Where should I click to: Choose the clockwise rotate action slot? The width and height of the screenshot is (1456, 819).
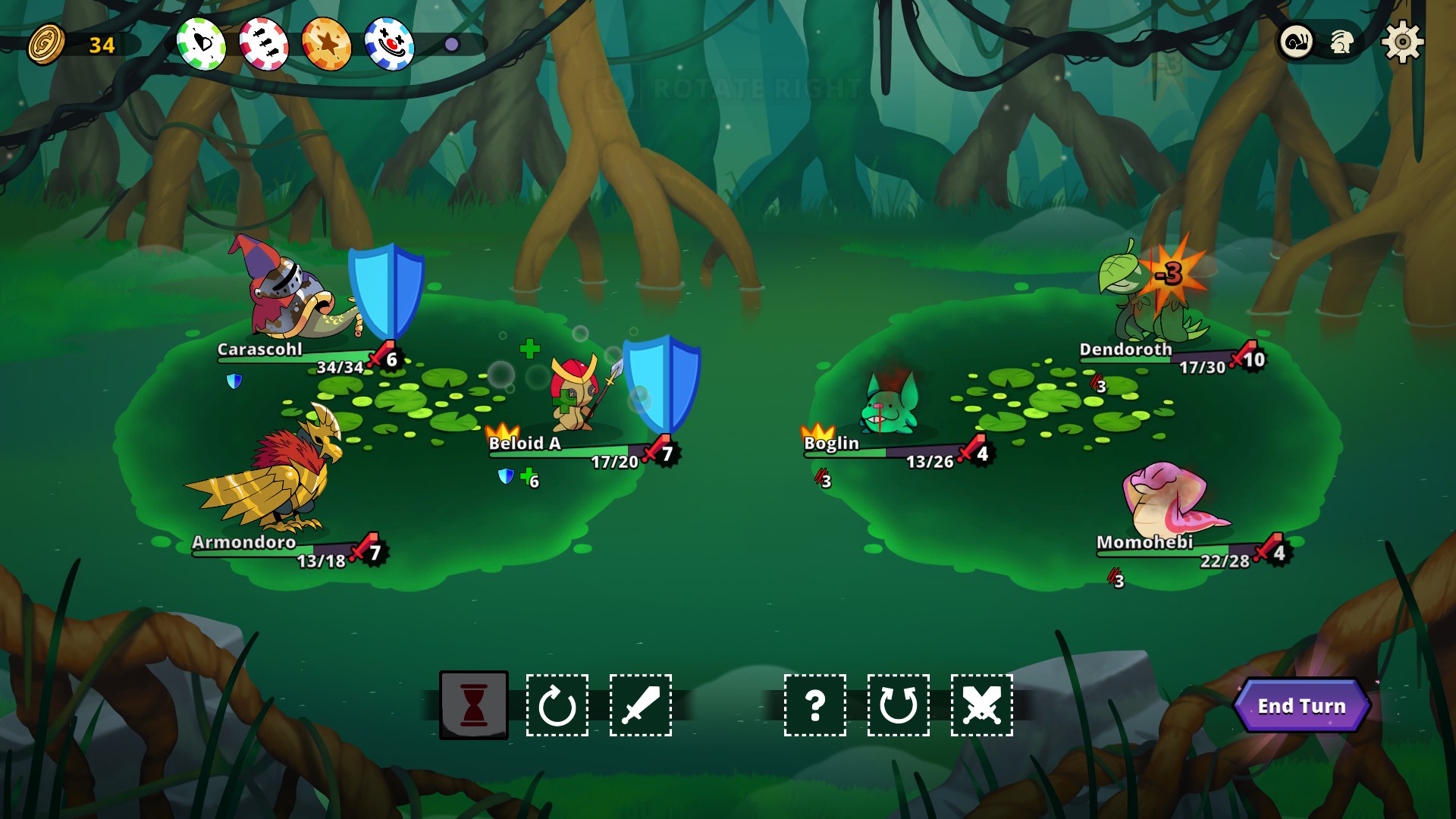coord(557,705)
